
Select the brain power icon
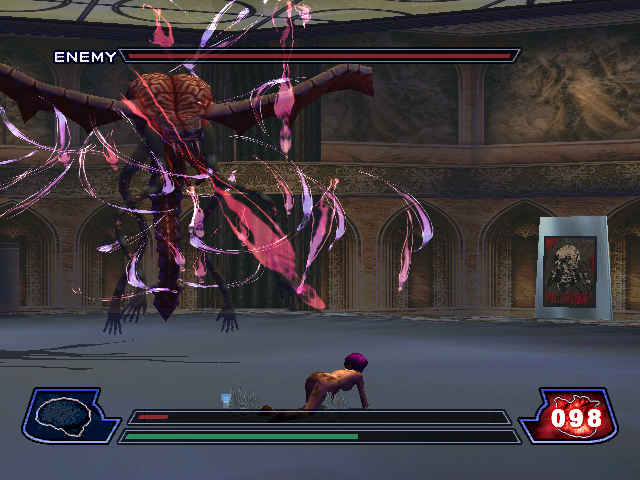[x=65, y=414]
